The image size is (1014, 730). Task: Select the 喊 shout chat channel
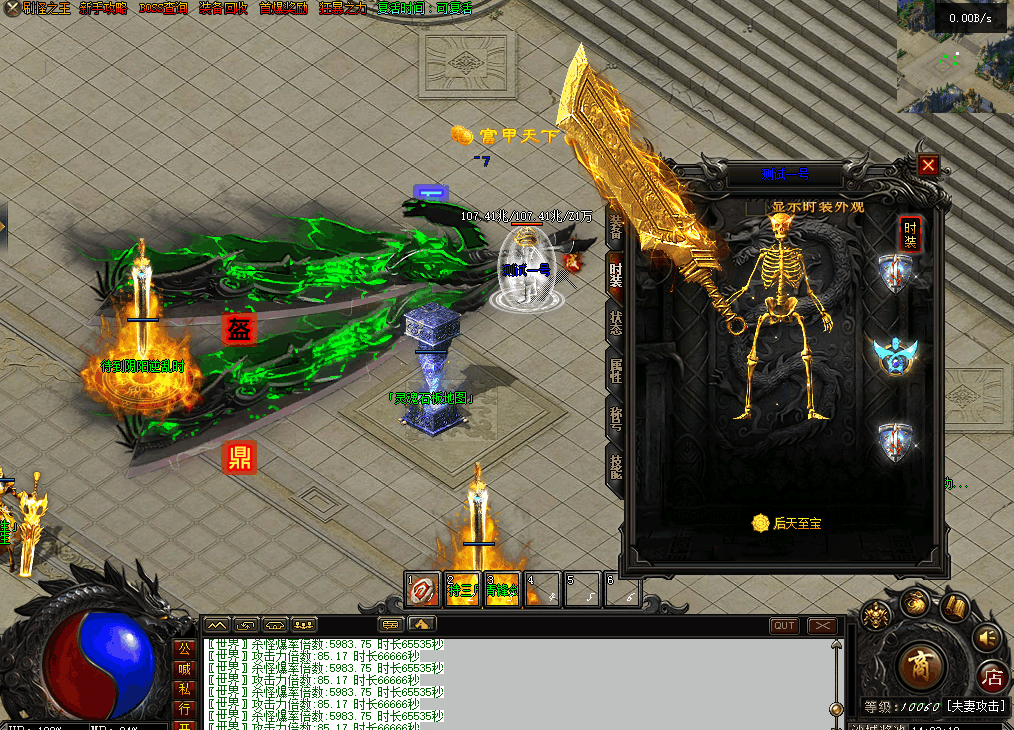[184, 668]
